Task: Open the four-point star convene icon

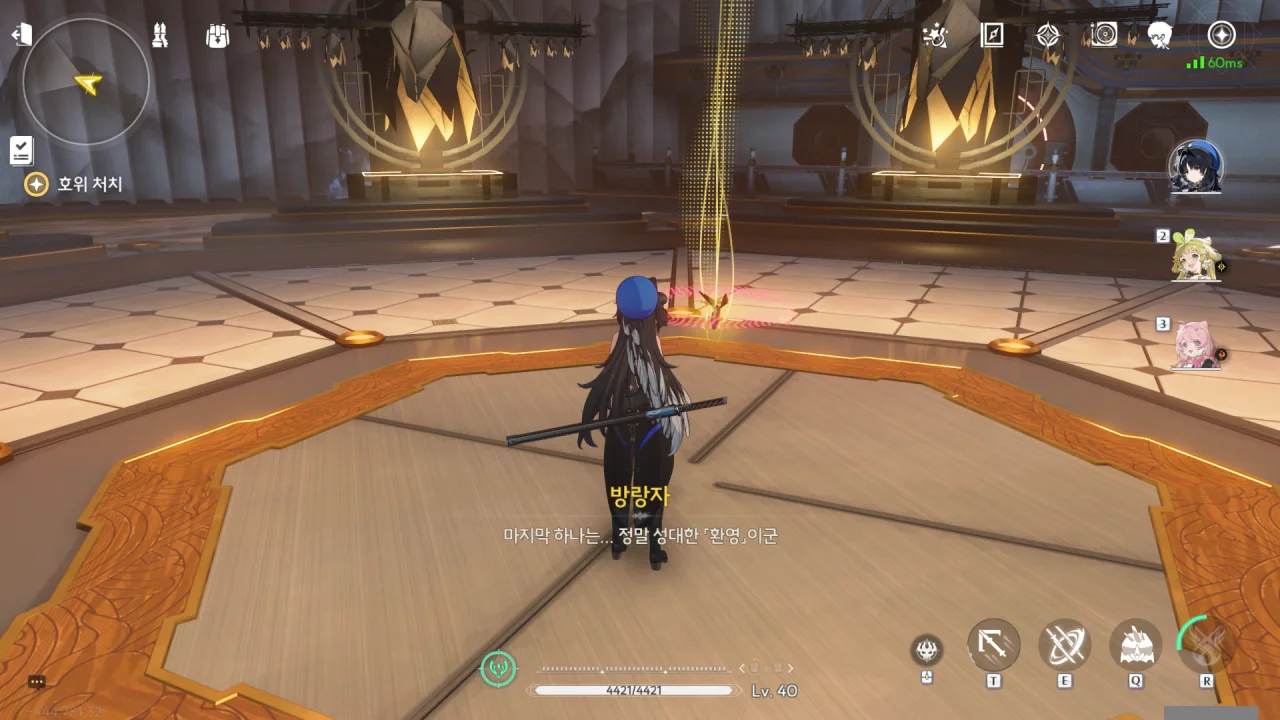Action: (1048, 36)
